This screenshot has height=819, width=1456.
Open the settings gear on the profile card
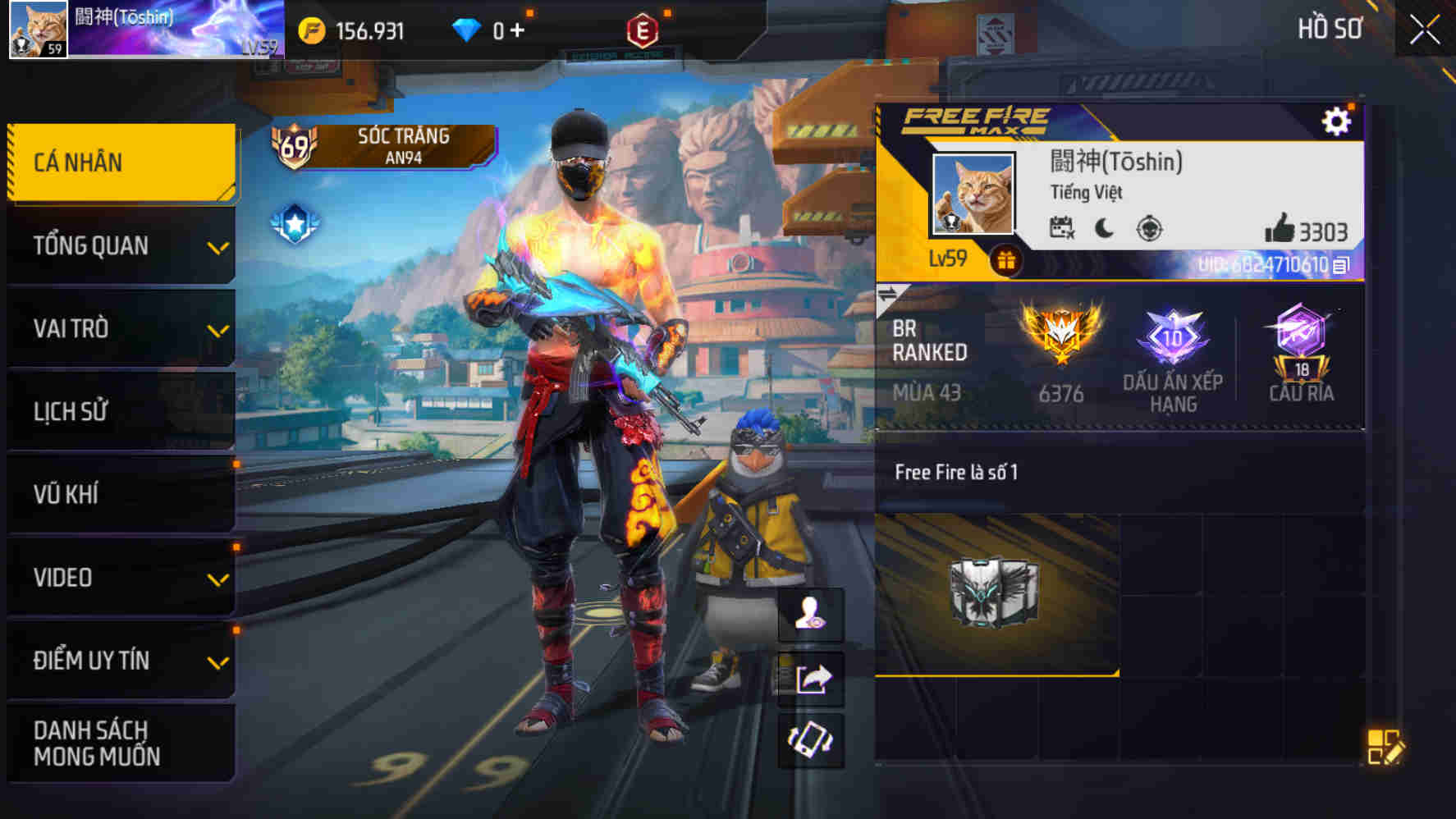[1338, 119]
